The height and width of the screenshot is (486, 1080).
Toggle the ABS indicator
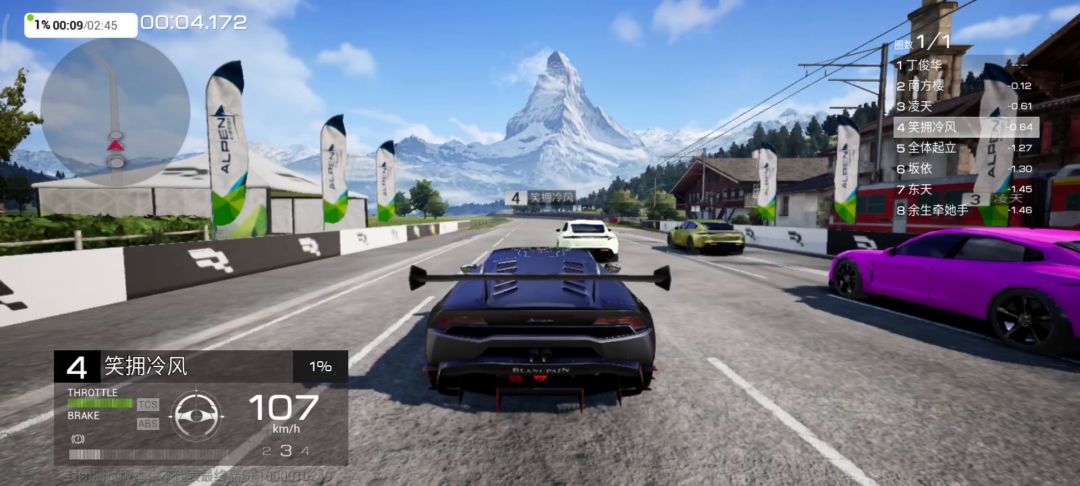pos(148,423)
